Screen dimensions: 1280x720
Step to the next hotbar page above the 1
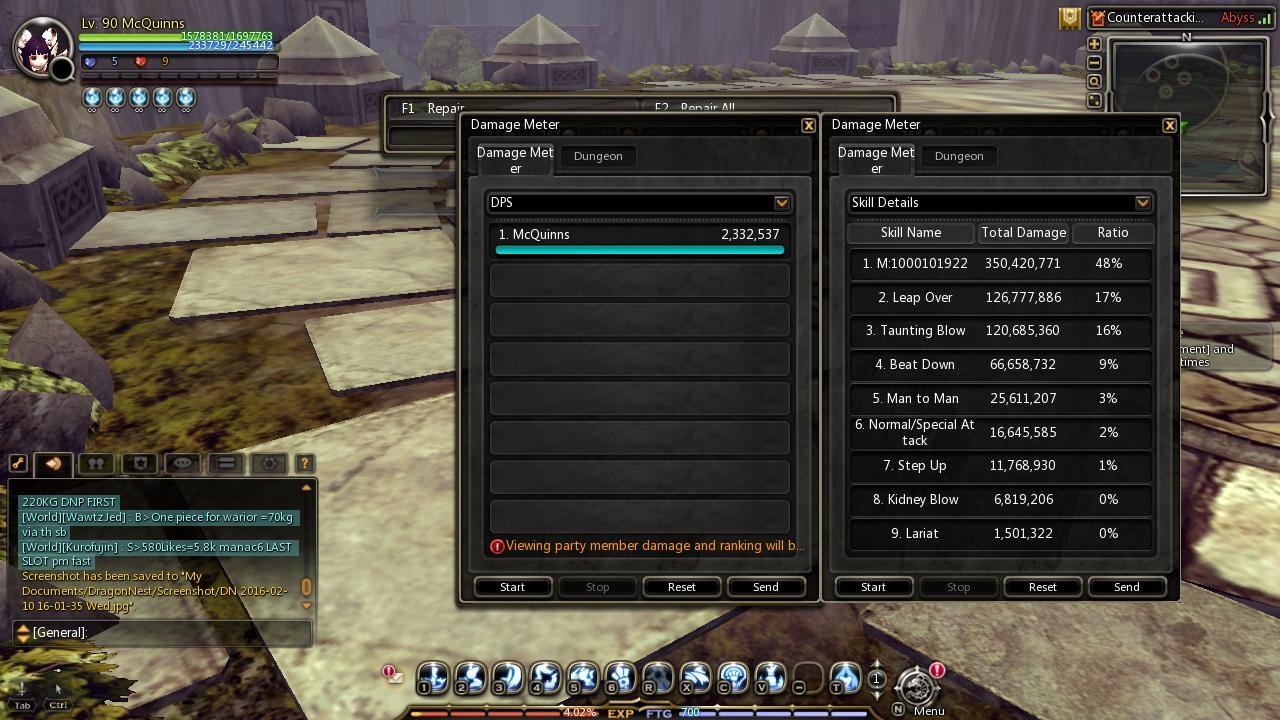(877, 665)
